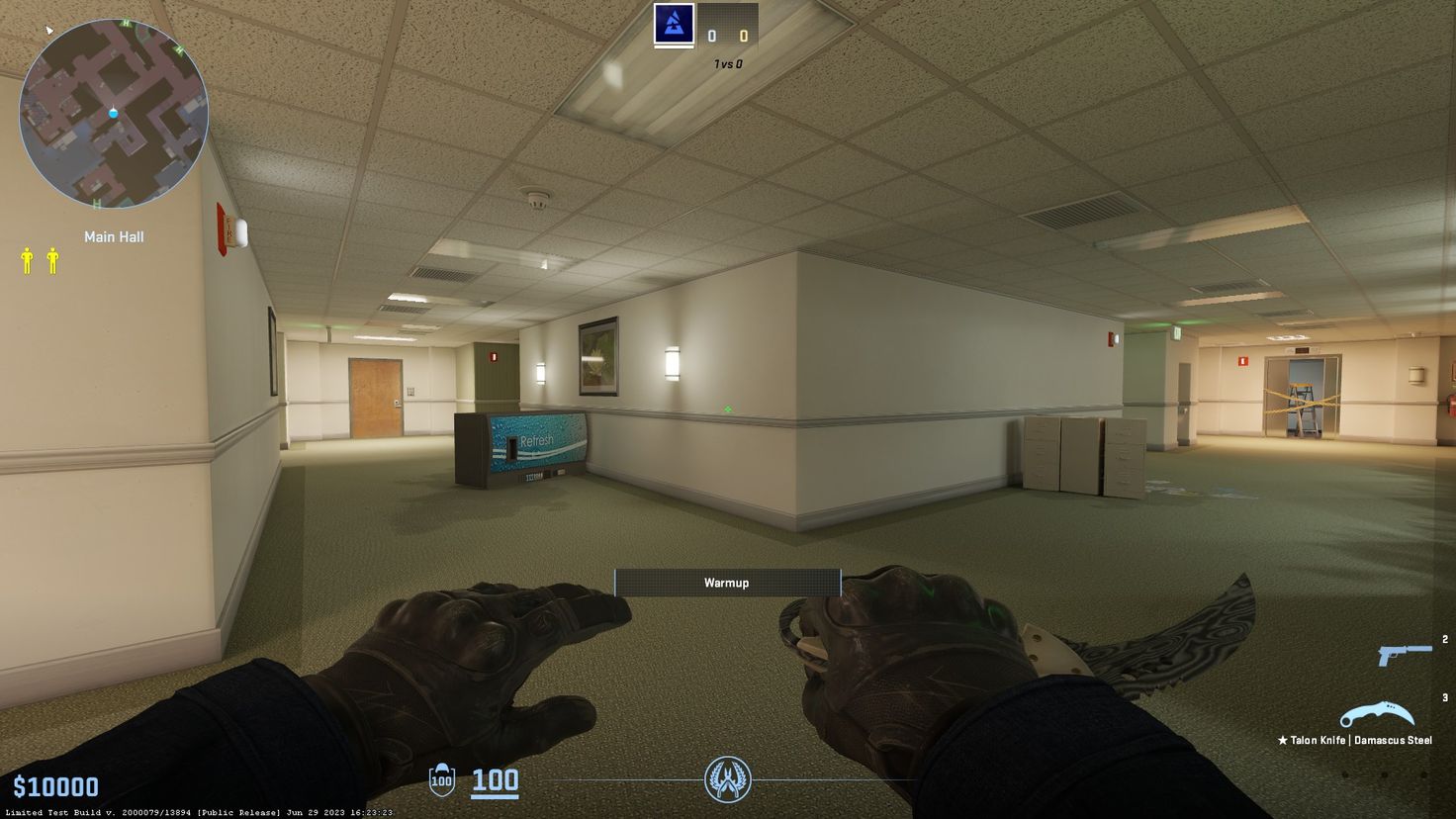The image size is (1456, 819).
Task: Click the $10000 money display
Action: pyautogui.click(x=56, y=786)
